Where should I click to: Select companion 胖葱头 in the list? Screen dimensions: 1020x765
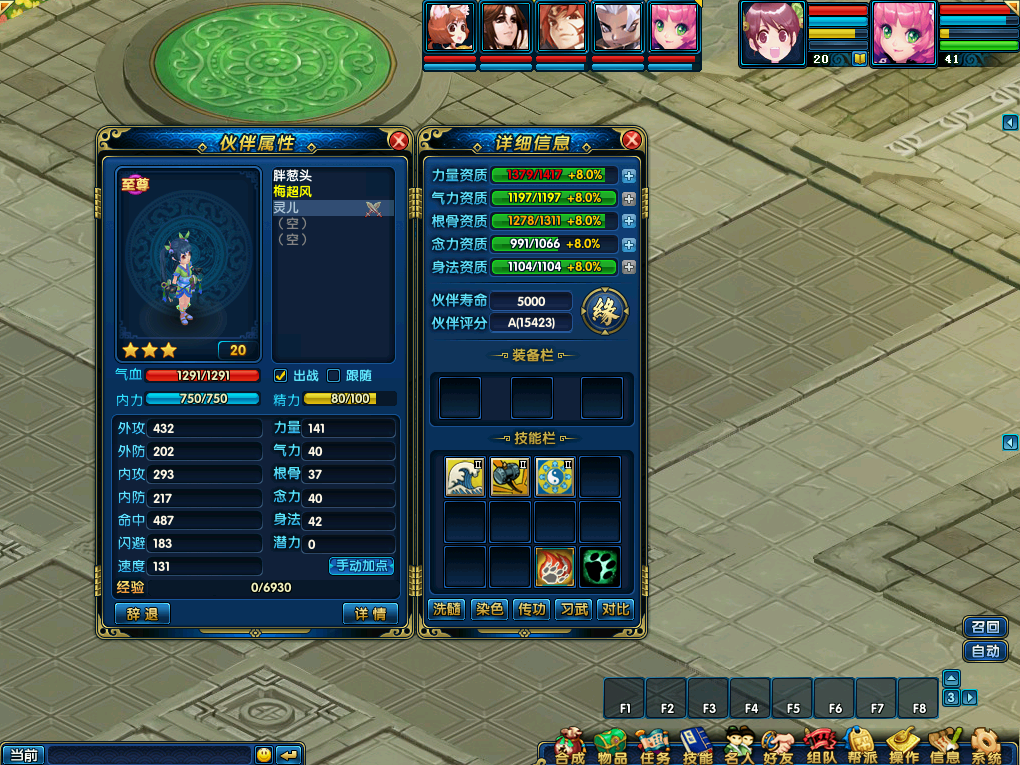coord(293,175)
